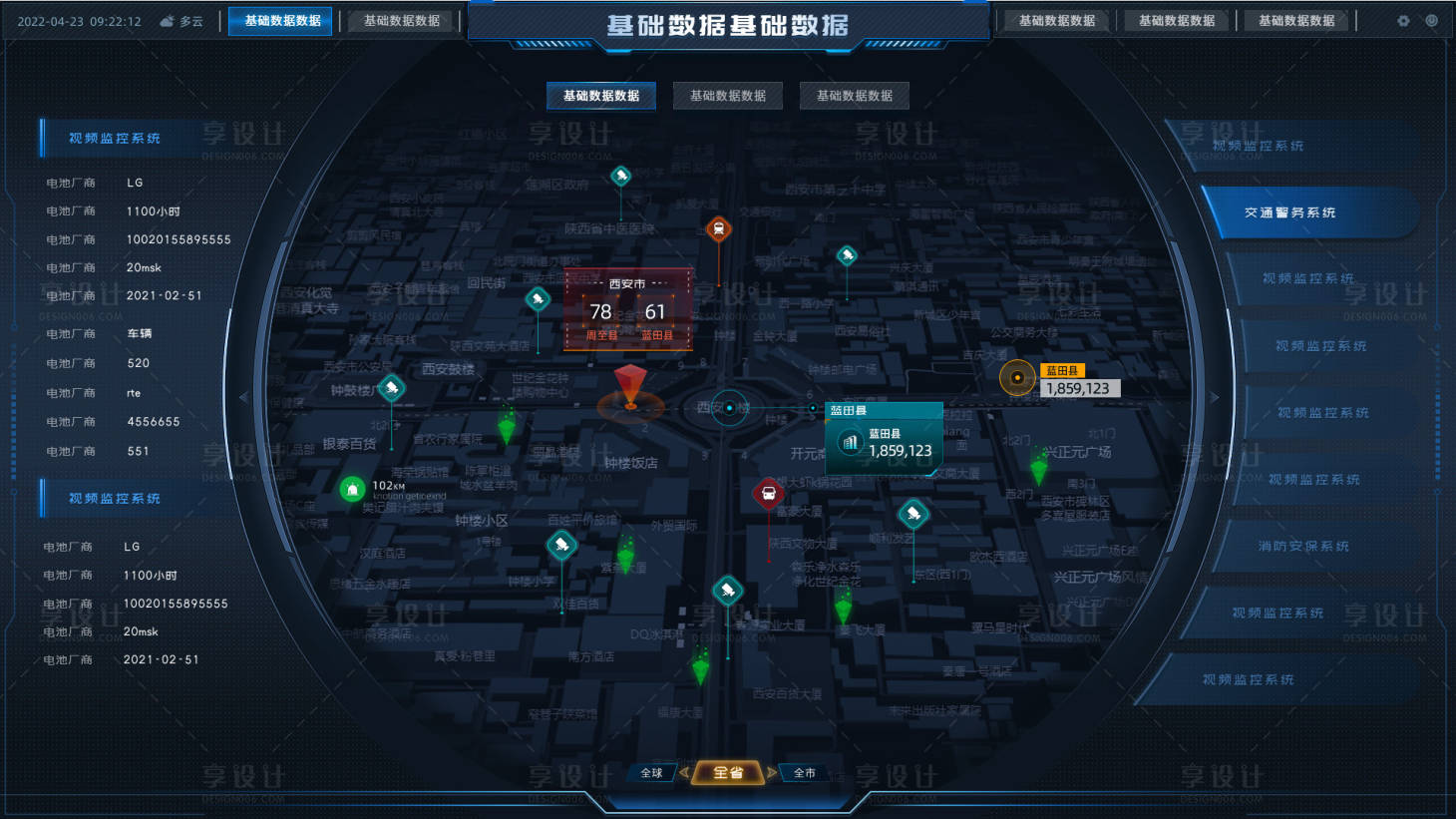The image size is (1456, 819).
Task: Click the building icon inside the 蓝田县 popup
Action: [850, 441]
